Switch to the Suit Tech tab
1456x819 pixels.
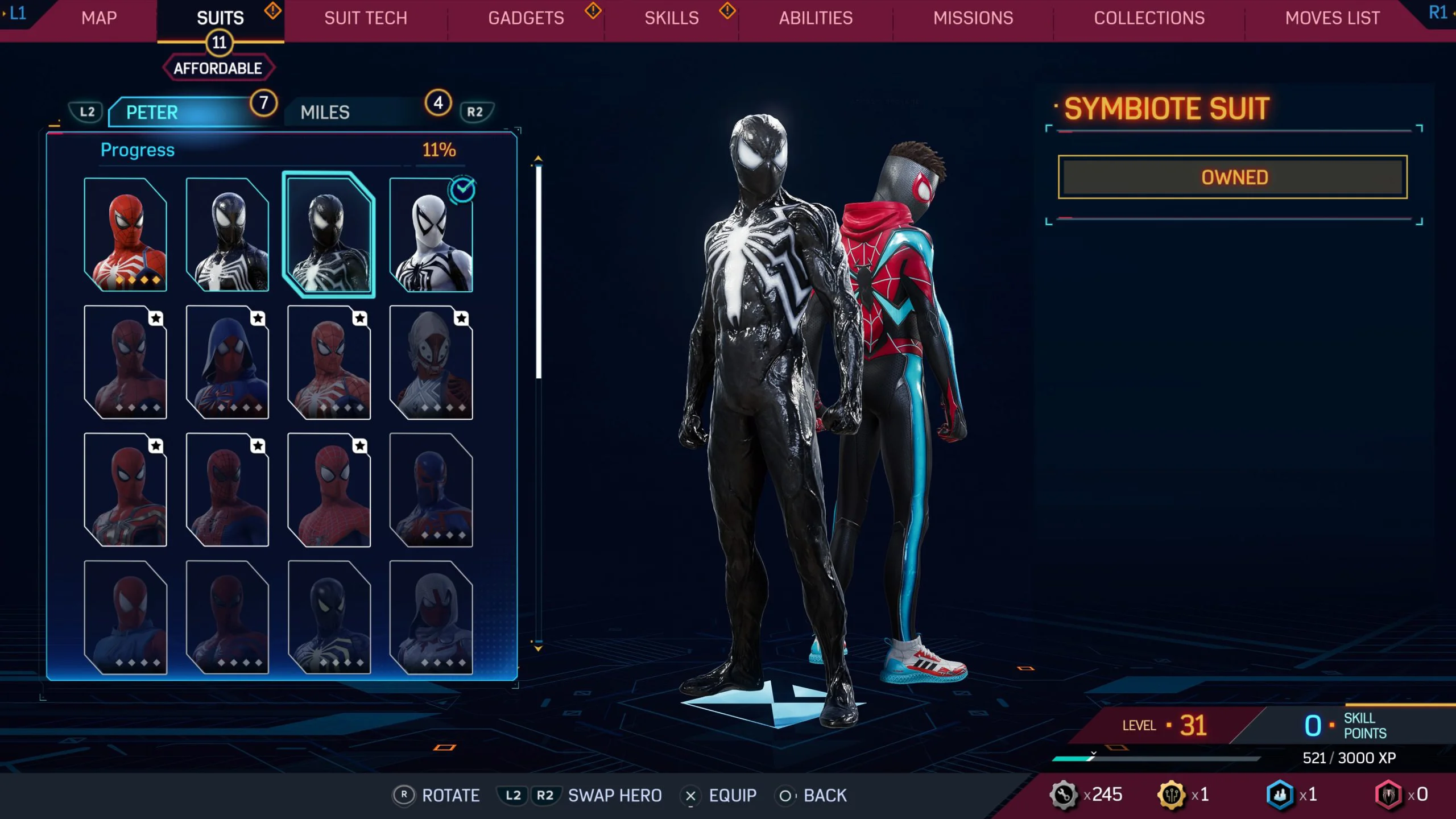[x=366, y=18]
